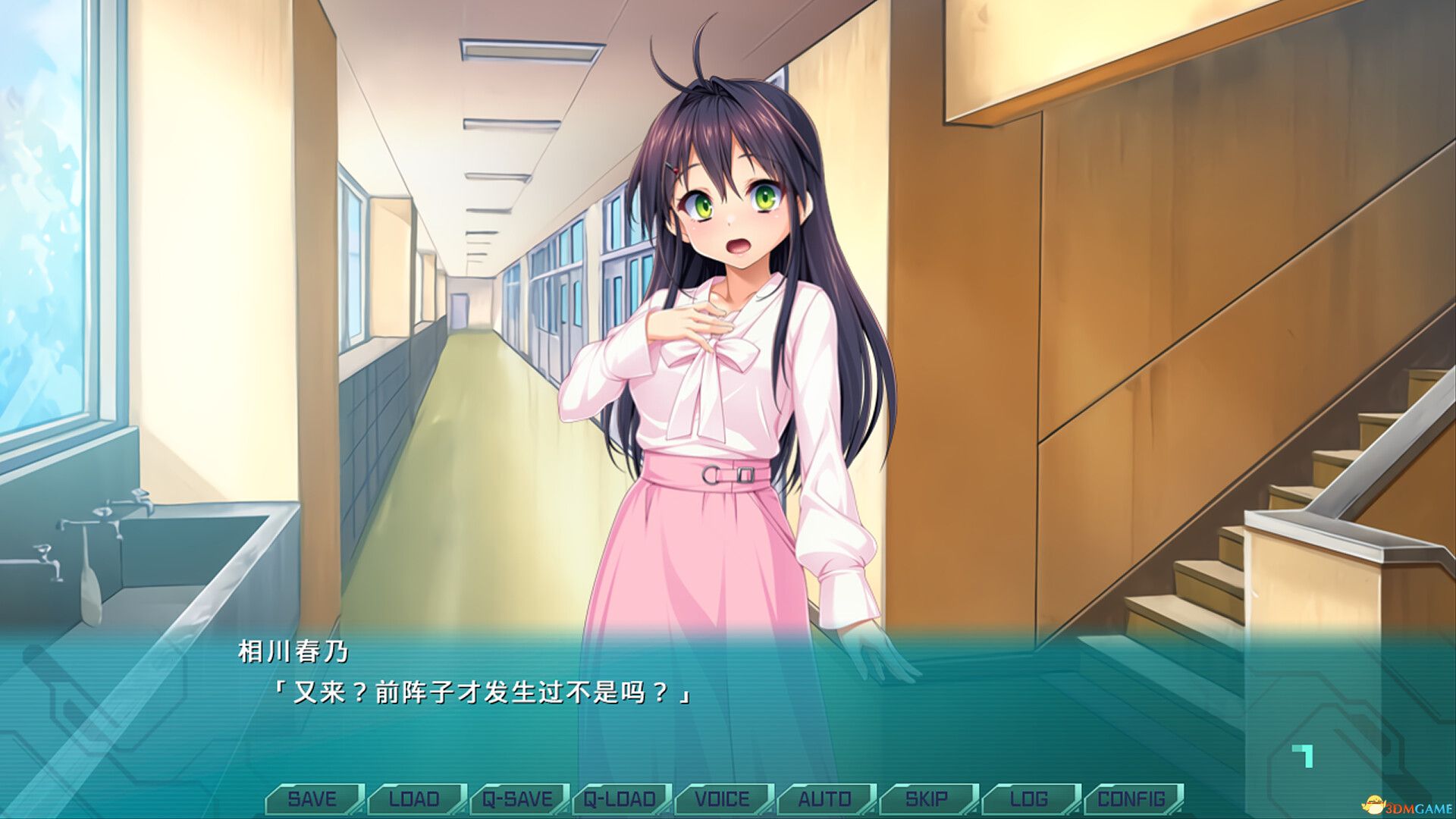Open the SAVE screen
The height and width of the screenshot is (819, 1456).
(x=314, y=799)
